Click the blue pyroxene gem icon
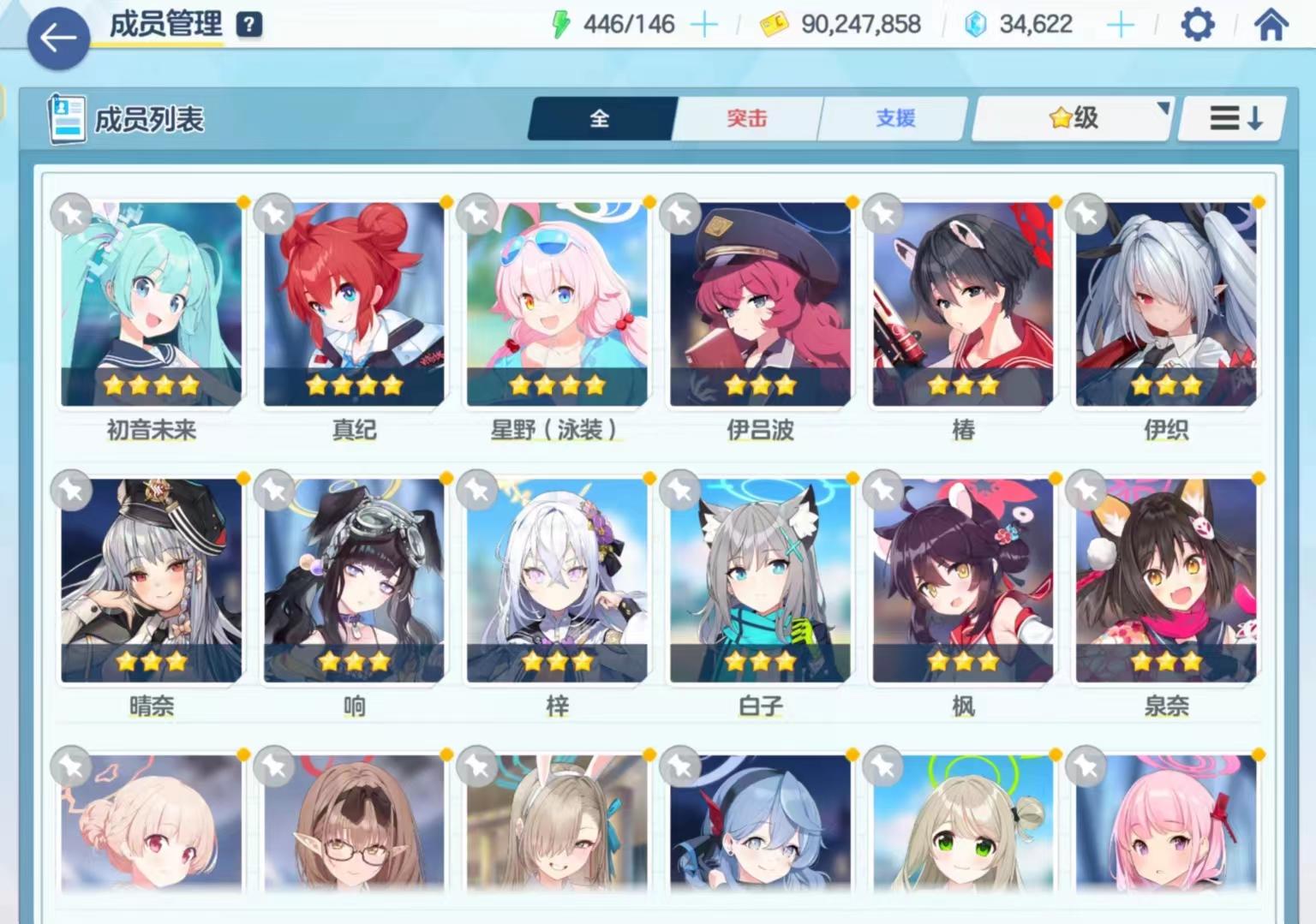The height and width of the screenshot is (924, 1316). point(974,23)
